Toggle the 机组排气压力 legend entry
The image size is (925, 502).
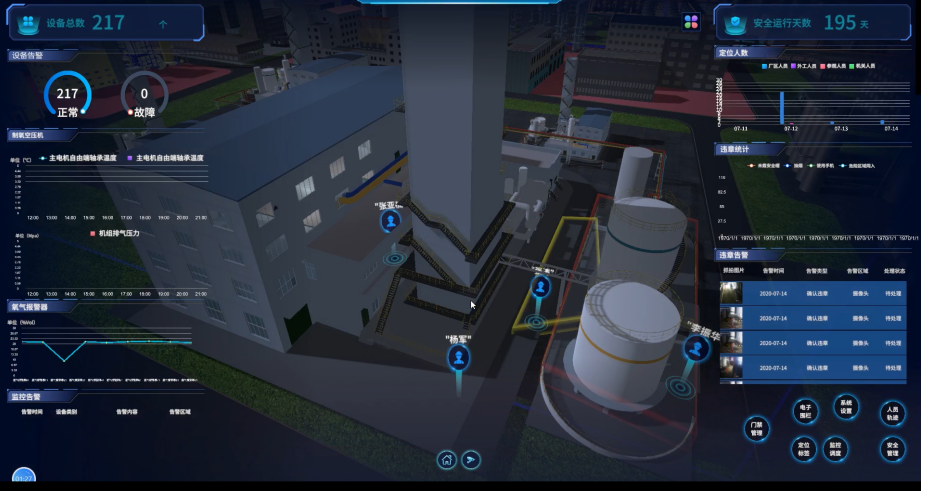tap(115, 233)
